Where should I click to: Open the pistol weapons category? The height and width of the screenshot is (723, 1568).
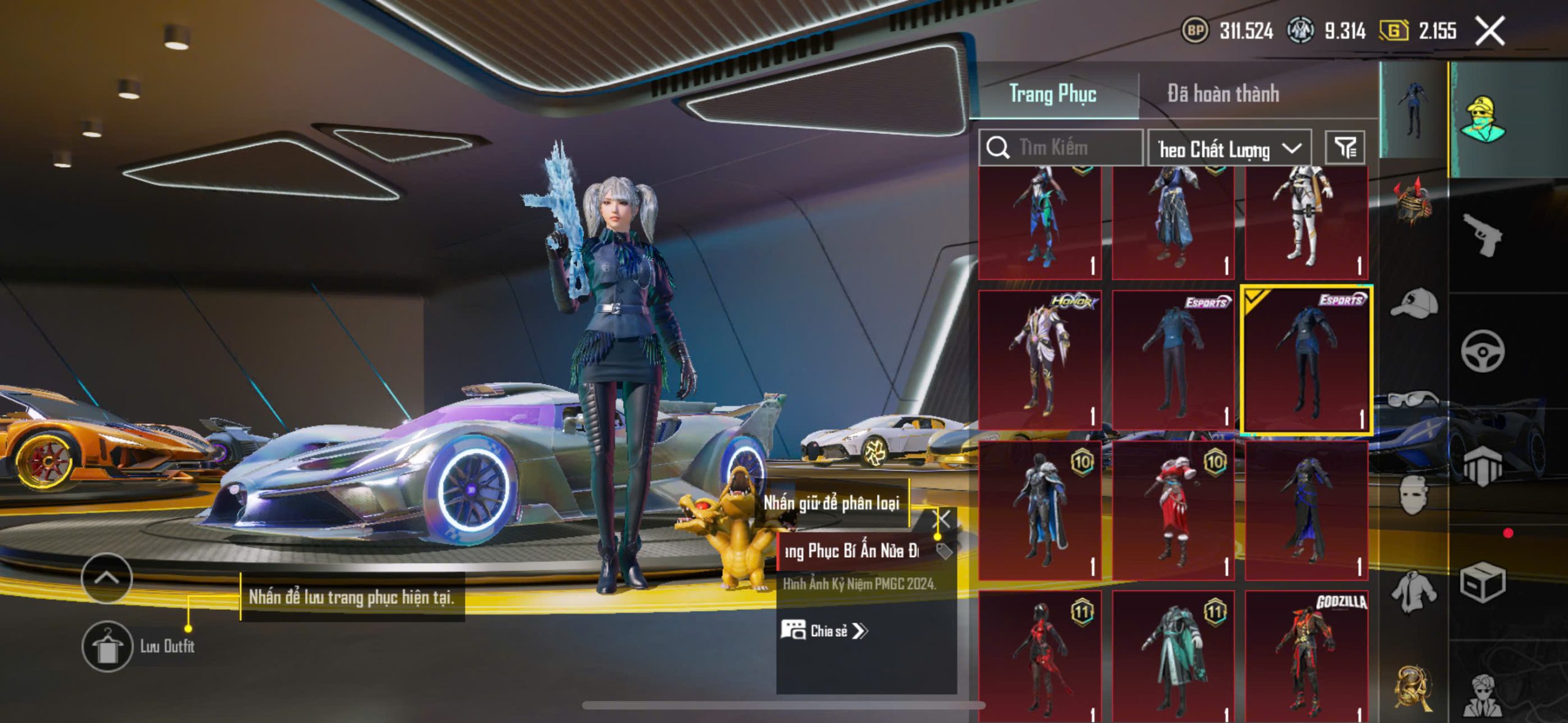(1482, 234)
